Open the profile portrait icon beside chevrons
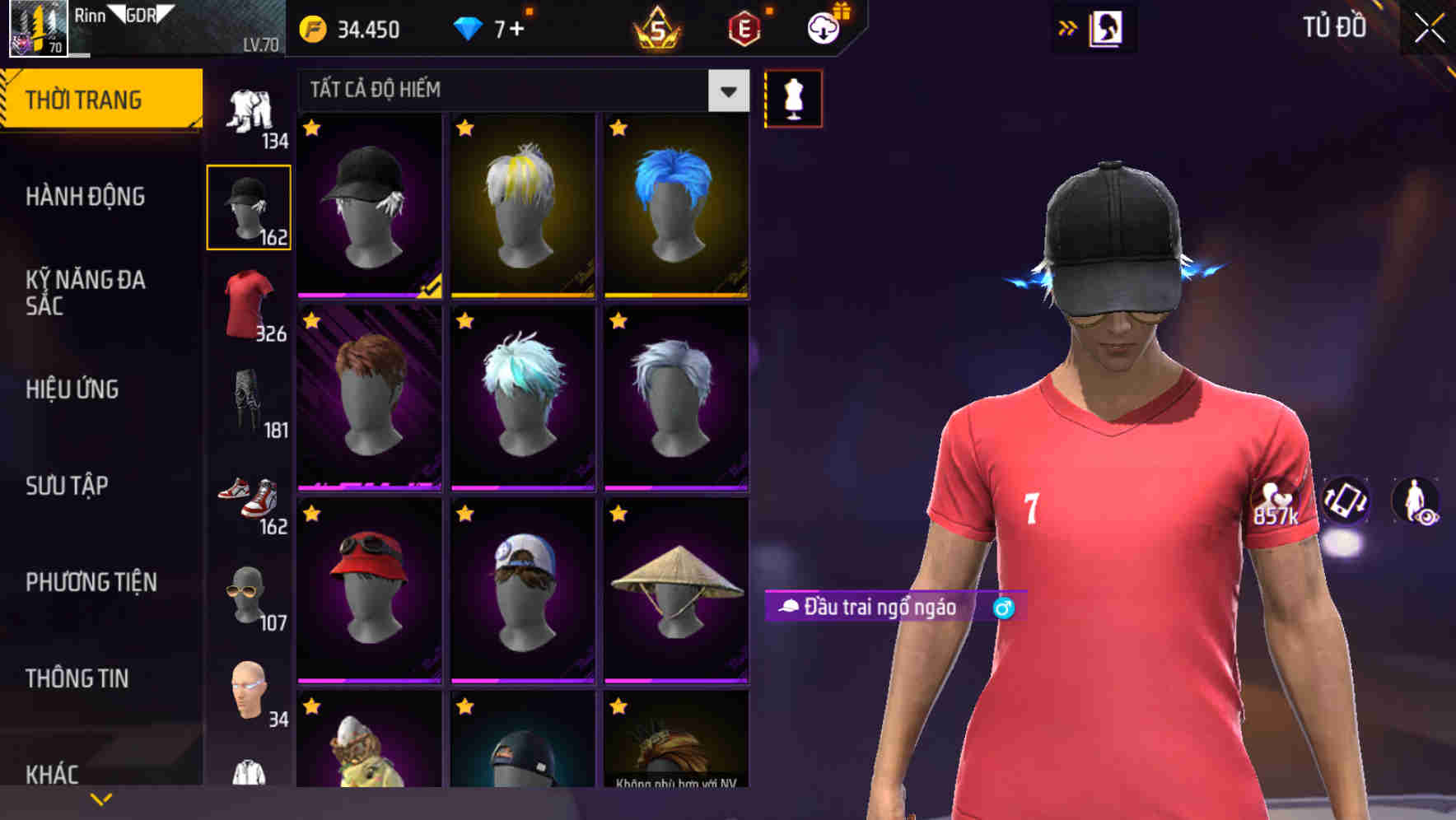 click(x=1108, y=27)
